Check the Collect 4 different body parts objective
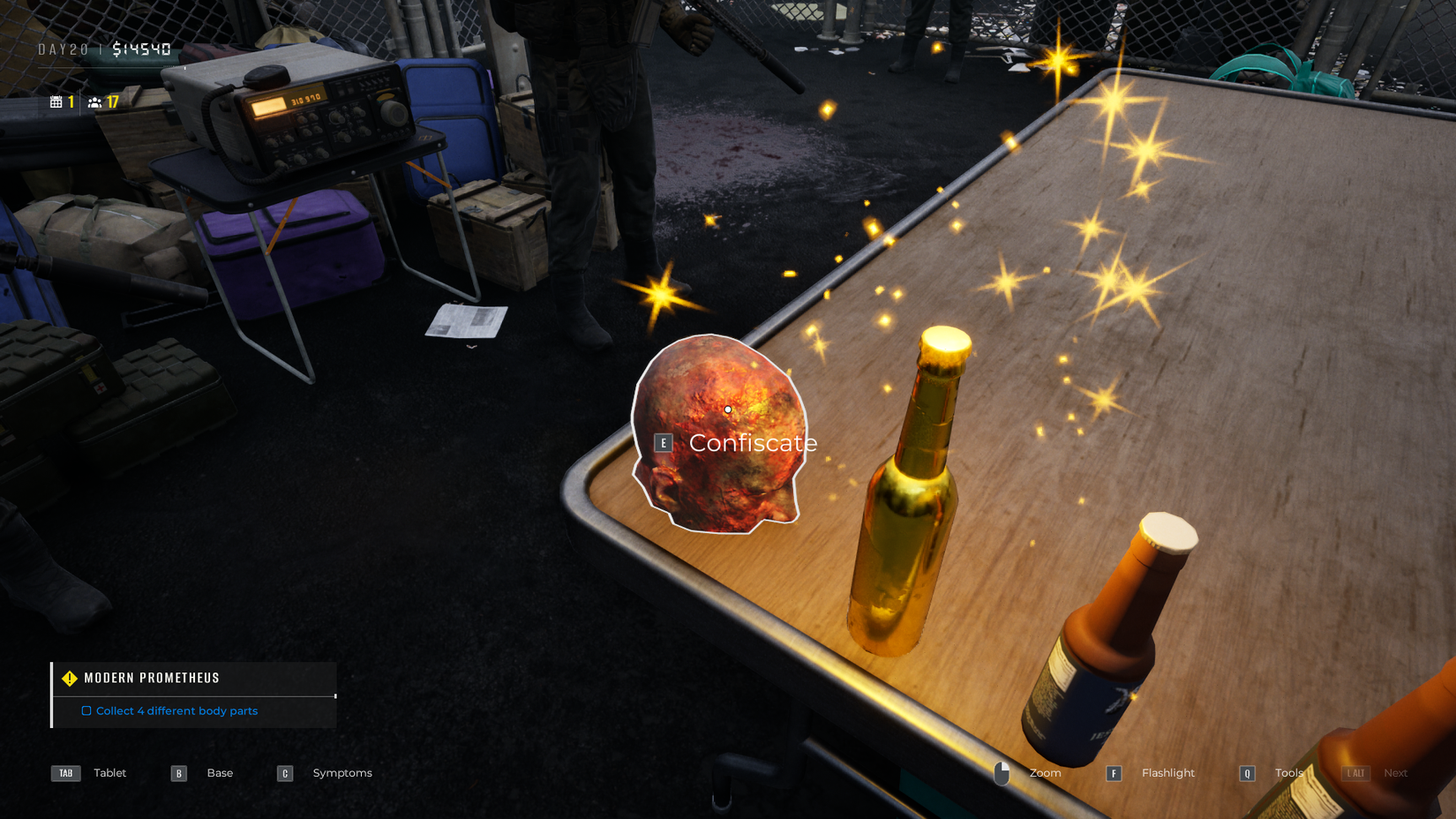1456x819 pixels. (x=86, y=710)
